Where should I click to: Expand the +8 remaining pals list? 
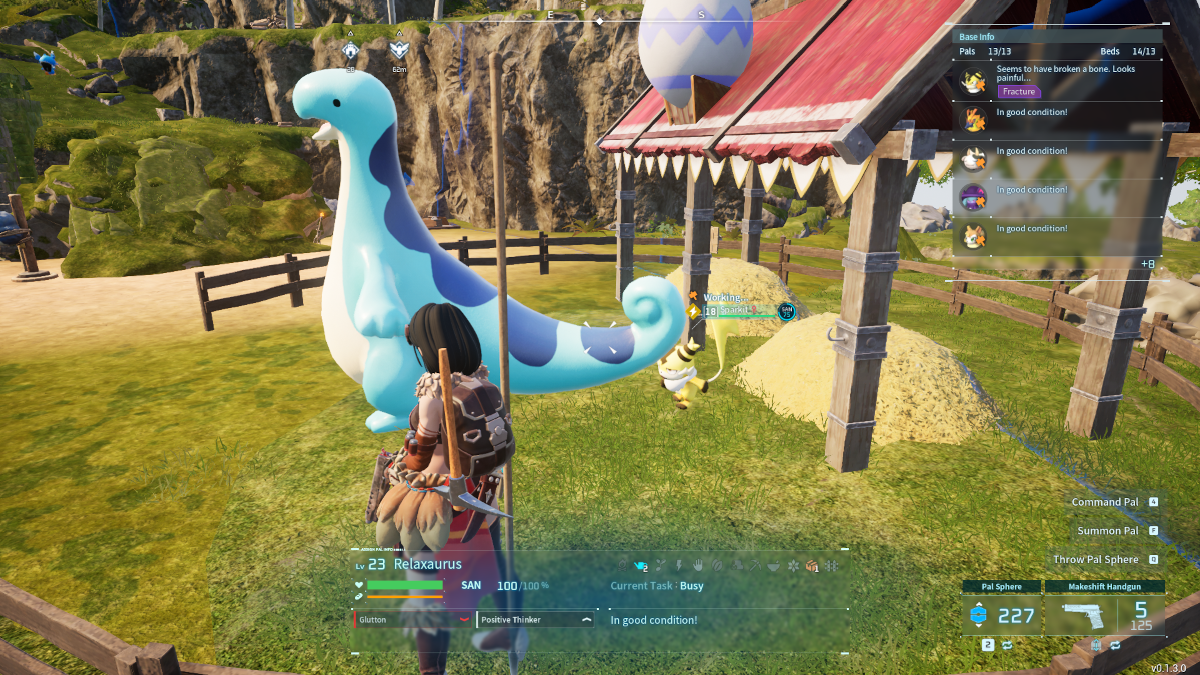point(1149,263)
